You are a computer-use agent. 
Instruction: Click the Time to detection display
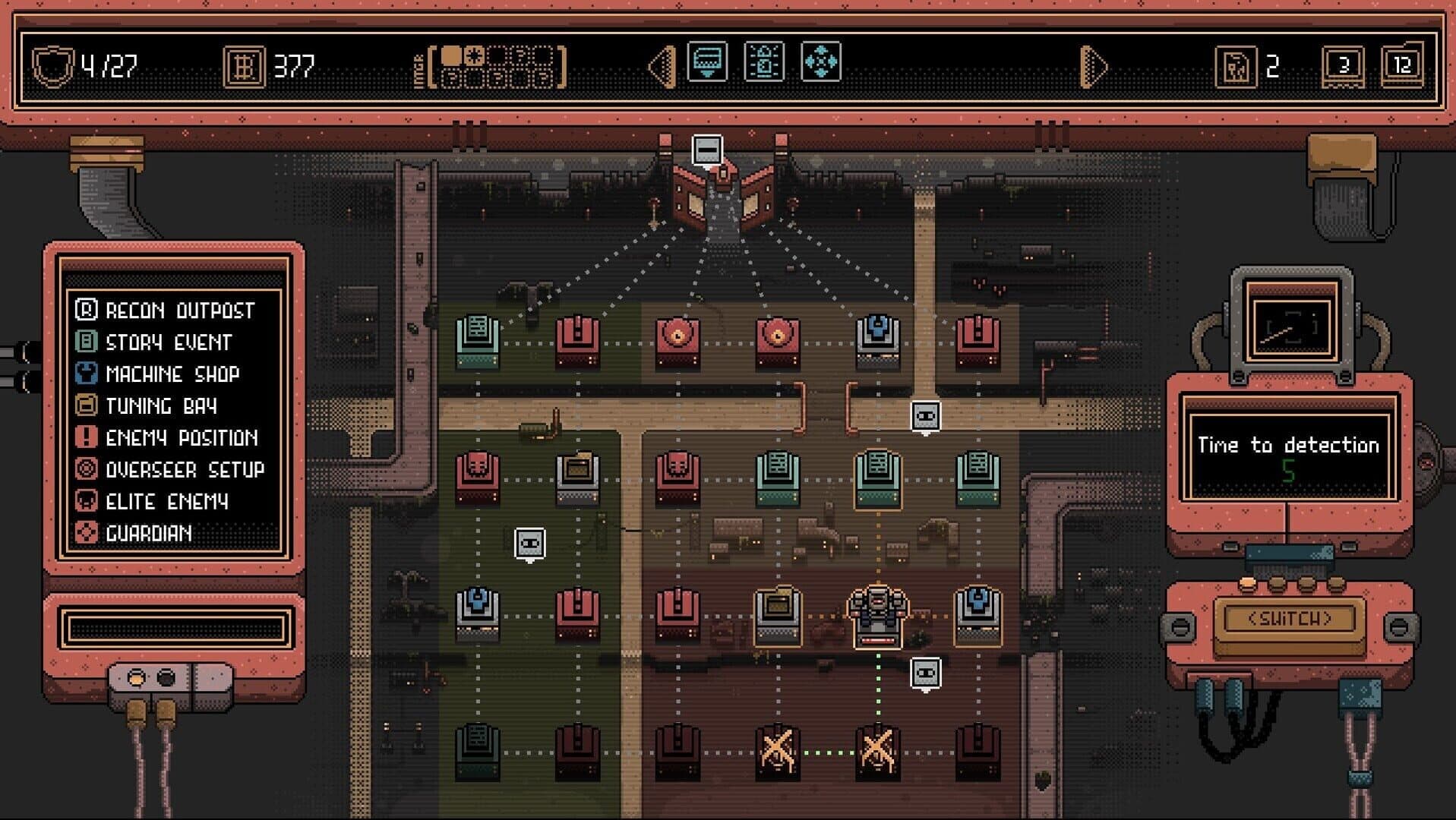tap(1291, 446)
